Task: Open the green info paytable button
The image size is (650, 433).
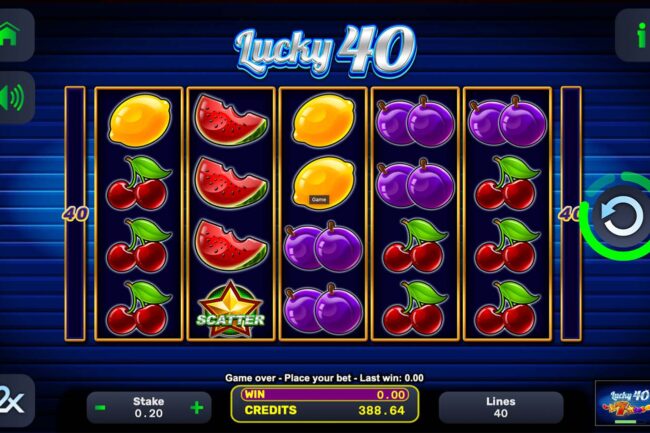Action: click(637, 35)
